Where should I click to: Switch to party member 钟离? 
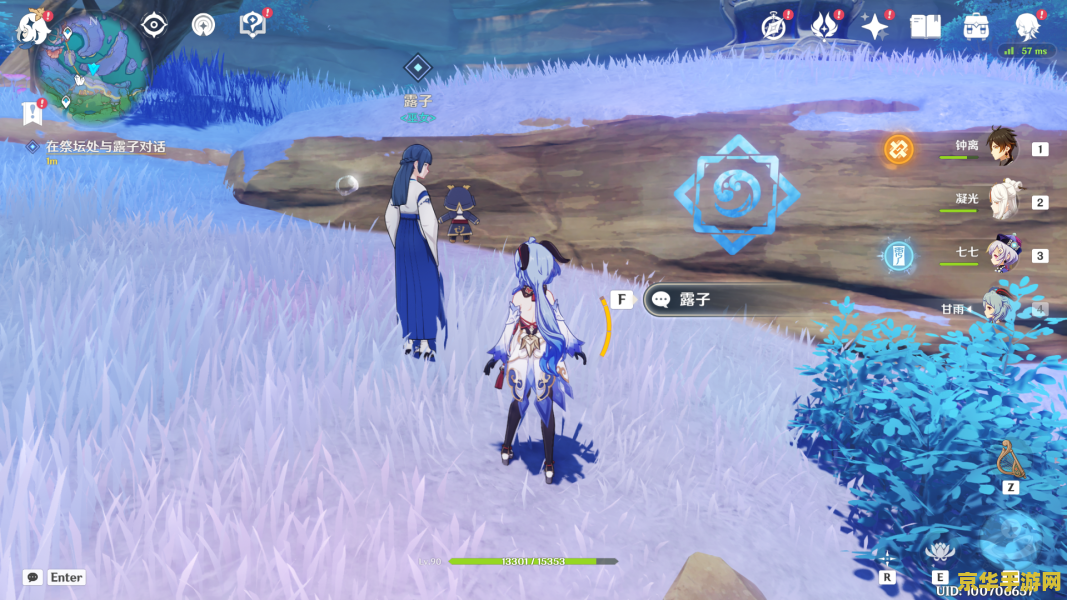click(x=1001, y=147)
